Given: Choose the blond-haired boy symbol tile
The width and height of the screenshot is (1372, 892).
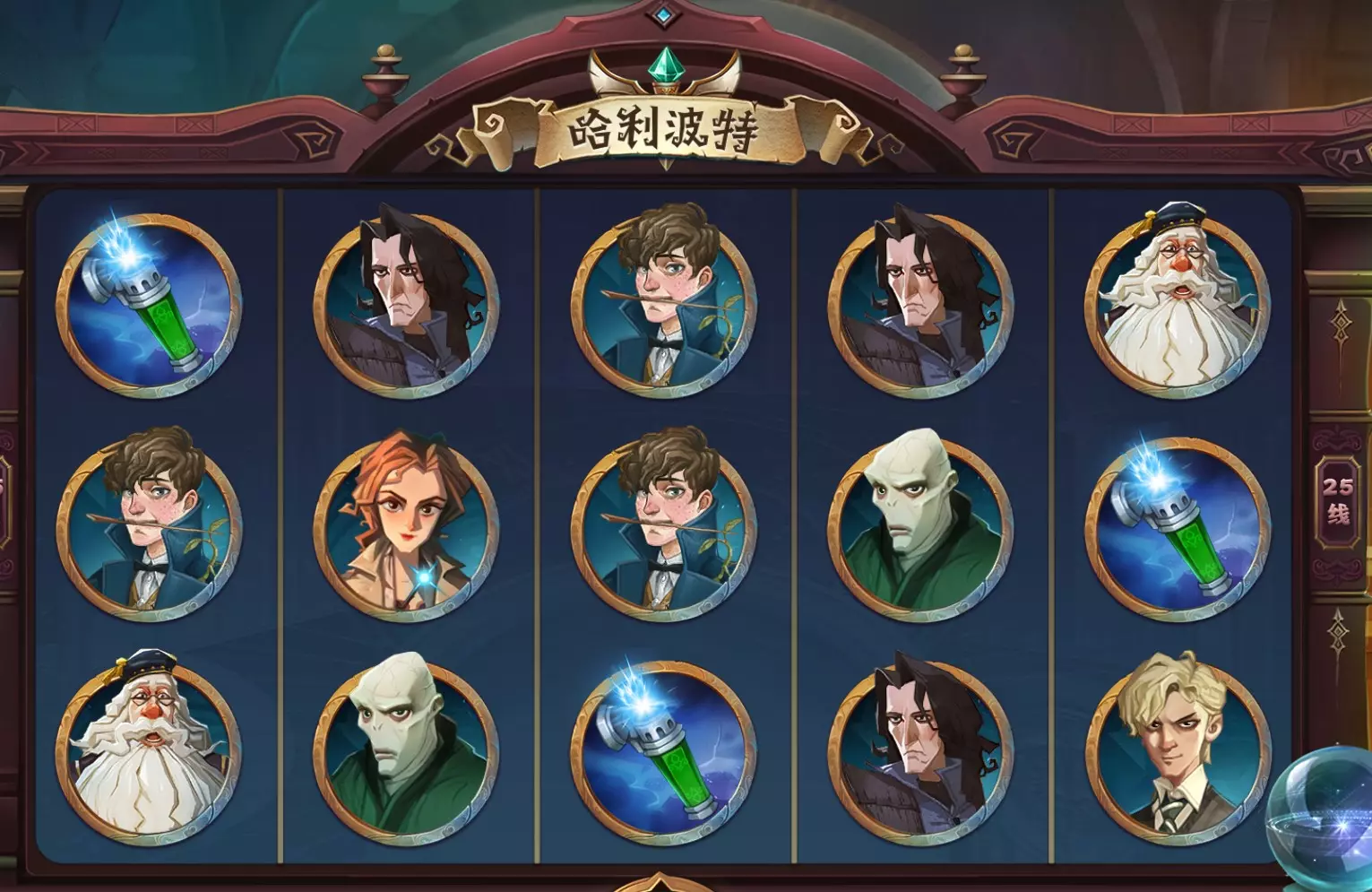Looking at the screenshot, I should click(1176, 751).
